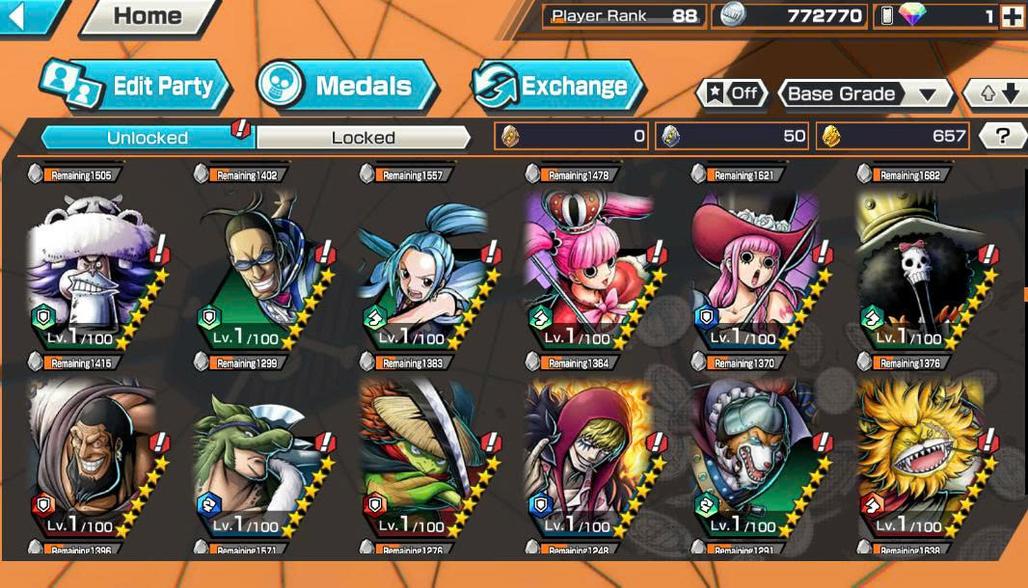Open the Edit Party menu
This screenshot has height=588, width=1028.
(136, 86)
